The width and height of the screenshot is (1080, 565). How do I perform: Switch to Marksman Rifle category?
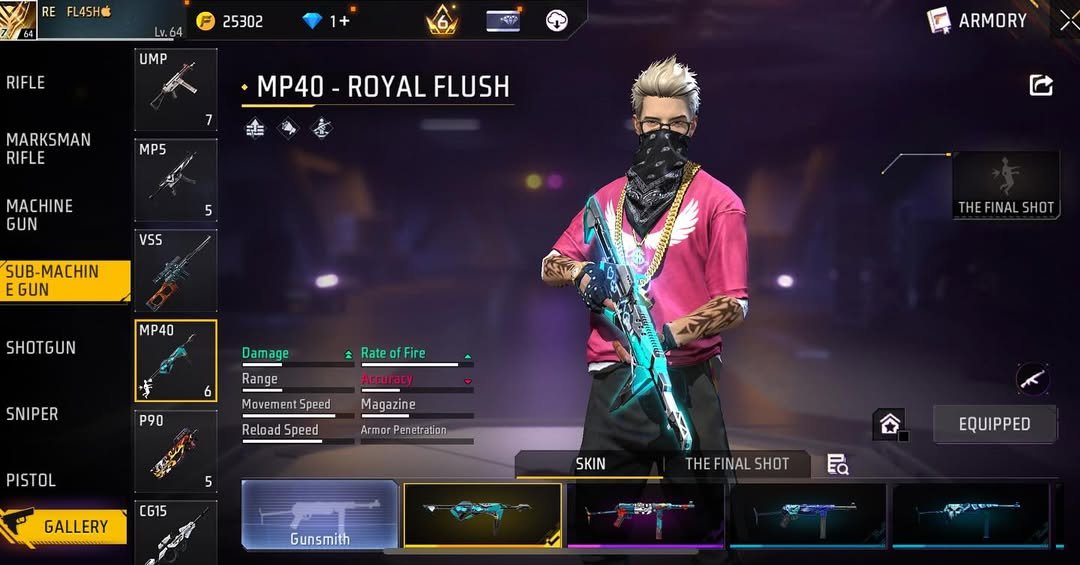point(48,148)
